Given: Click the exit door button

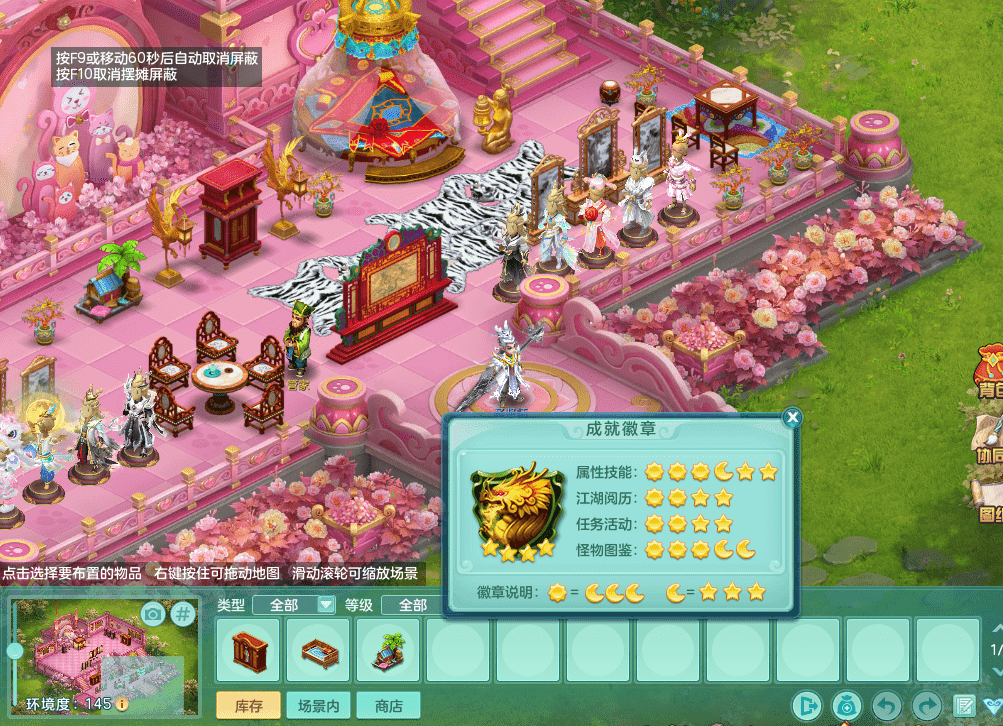Looking at the screenshot, I should (x=806, y=706).
